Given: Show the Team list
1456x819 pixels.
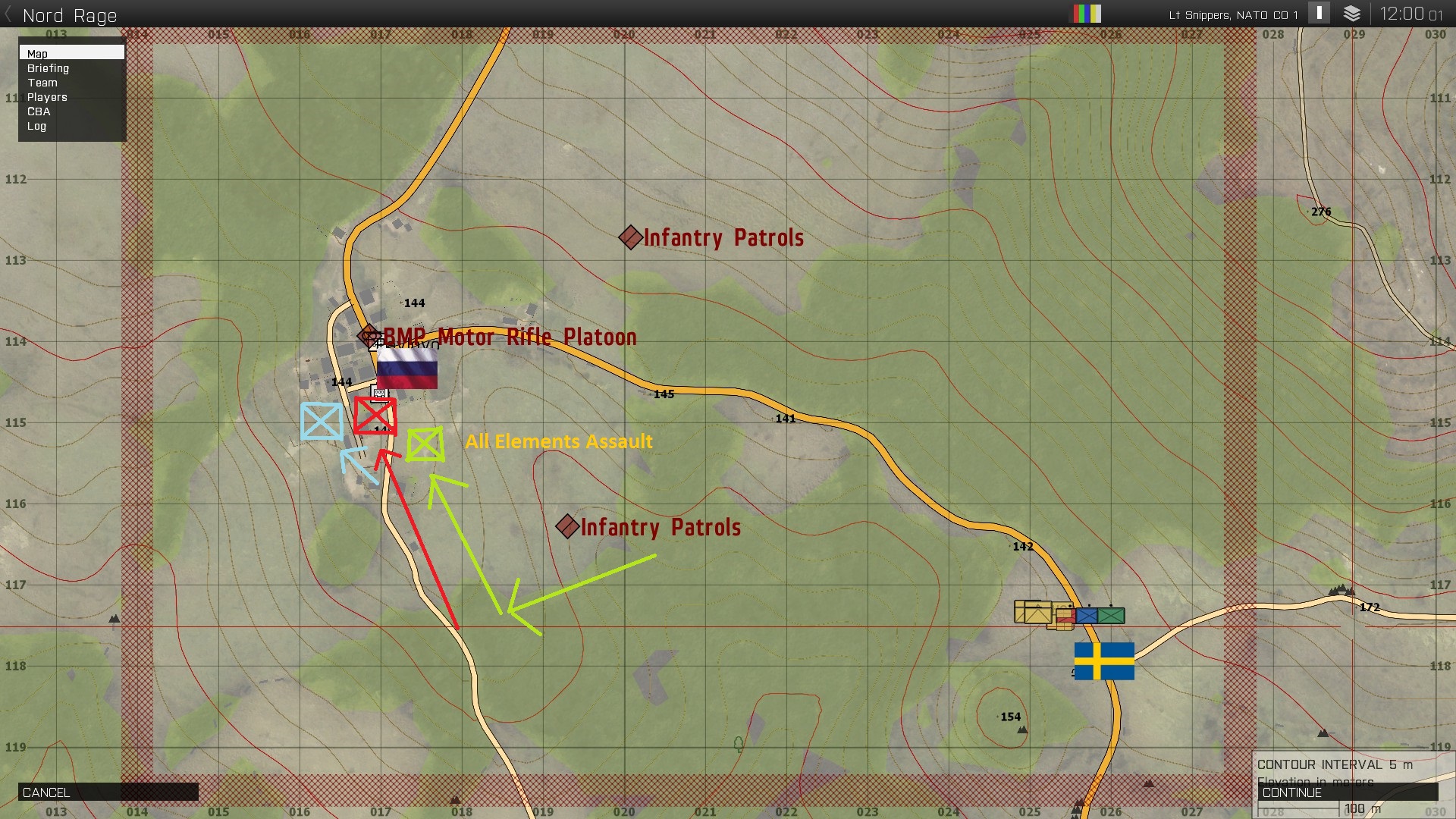Looking at the screenshot, I should point(42,83).
